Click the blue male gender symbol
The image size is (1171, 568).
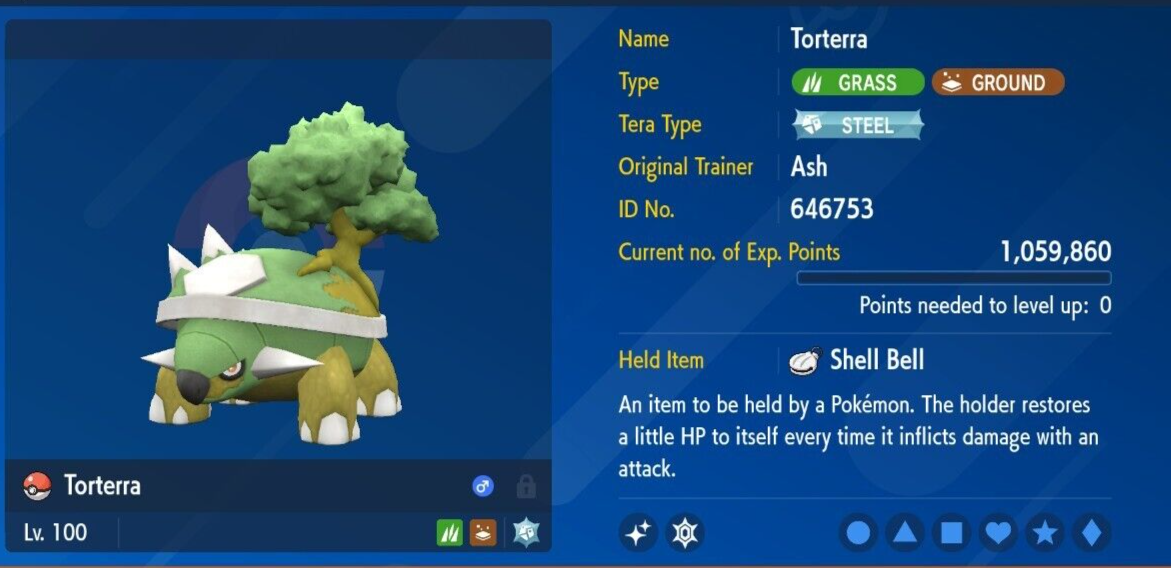click(483, 487)
